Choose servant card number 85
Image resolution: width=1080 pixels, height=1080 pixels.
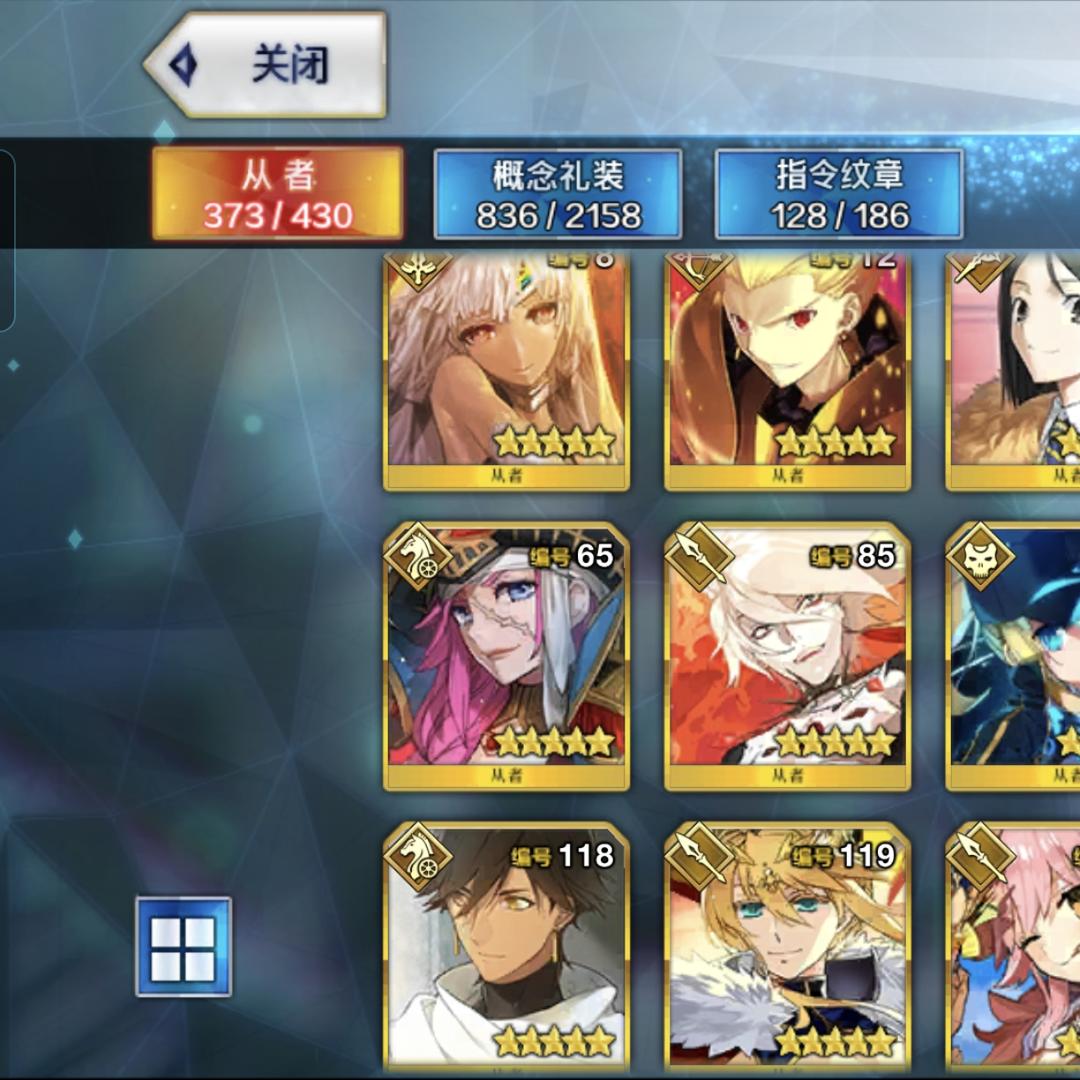click(x=787, y=655)
